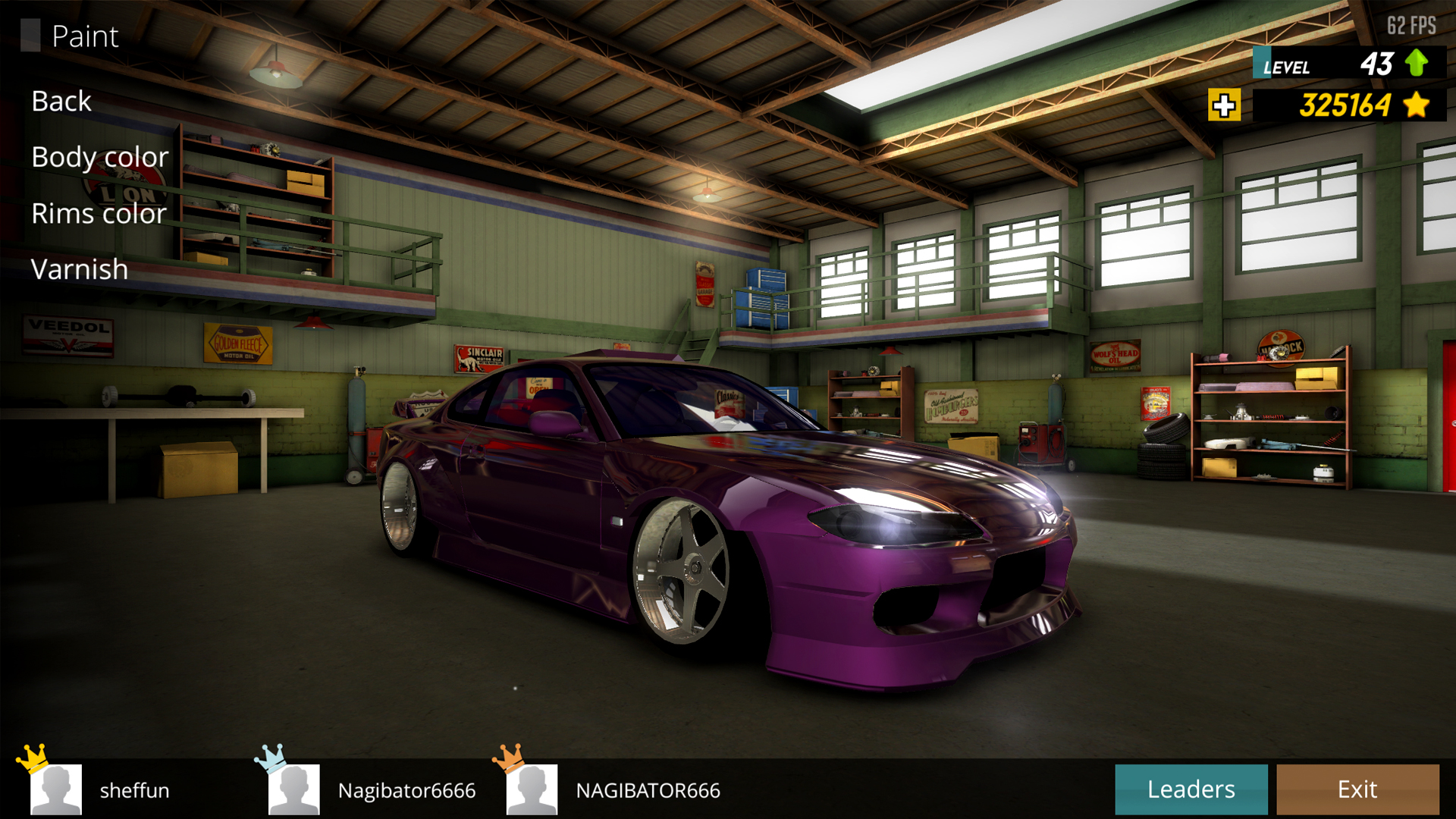Click the 62 FPS indicator
The width and height of the screenshot is (1456, 819).
pos(1410,25)
